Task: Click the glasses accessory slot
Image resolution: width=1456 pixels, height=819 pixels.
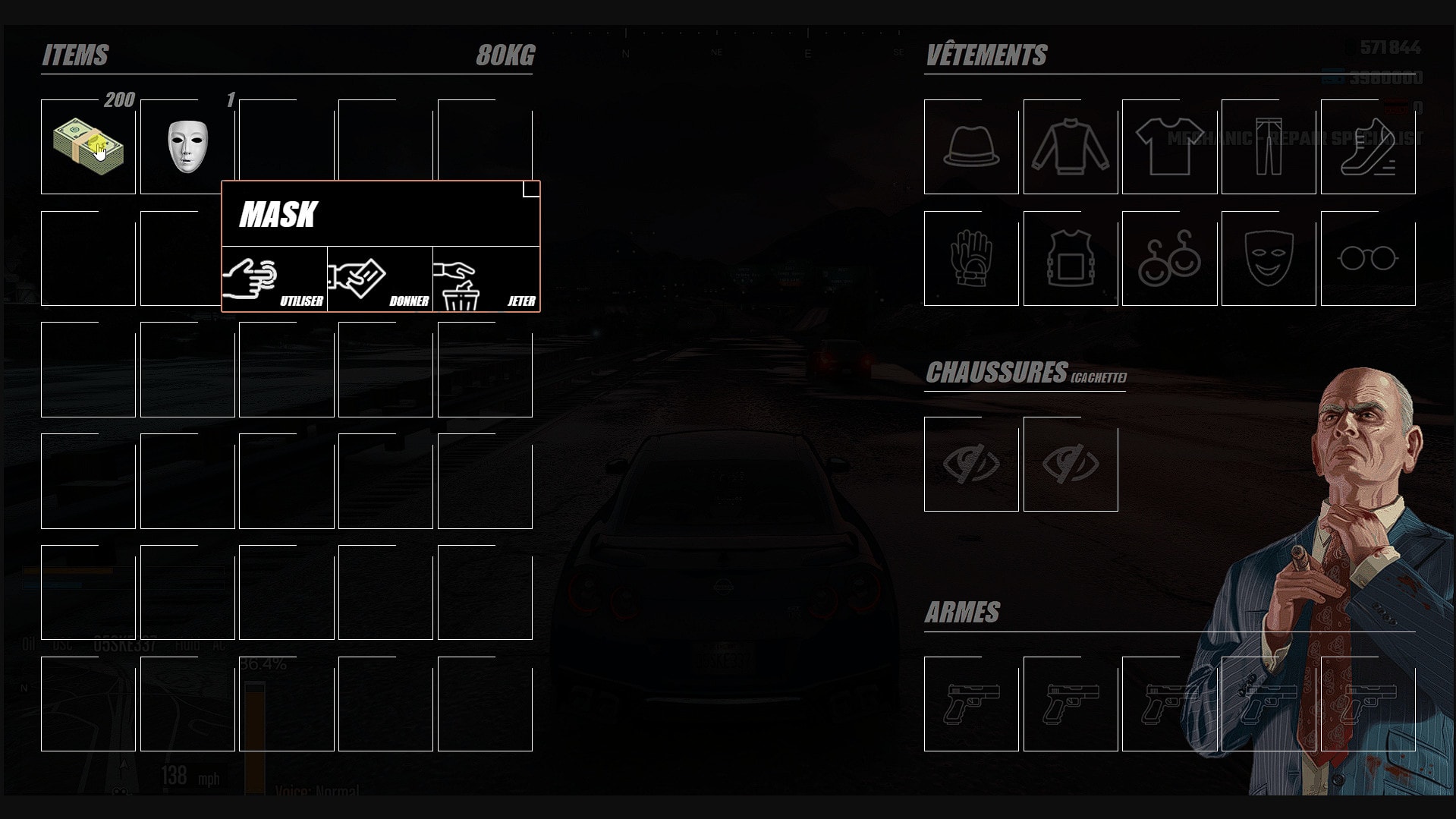Action: click(1368, 260)
